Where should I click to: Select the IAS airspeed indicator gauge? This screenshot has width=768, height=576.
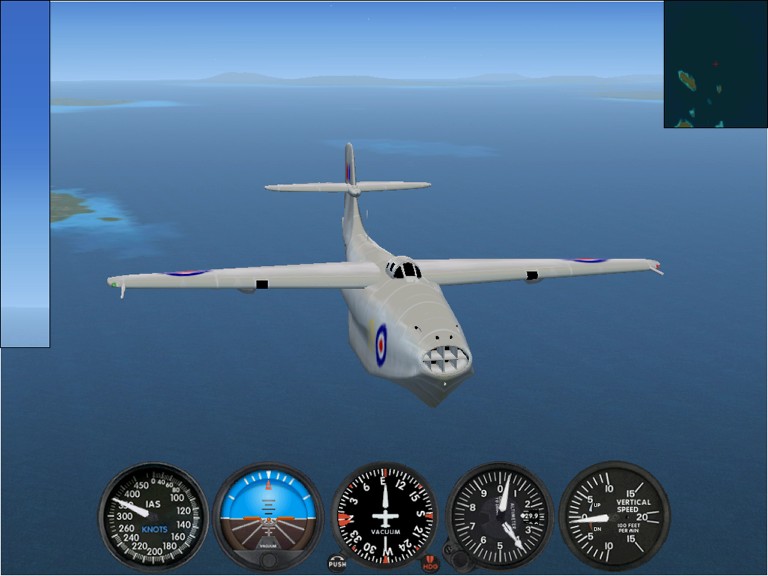[153, 516]
